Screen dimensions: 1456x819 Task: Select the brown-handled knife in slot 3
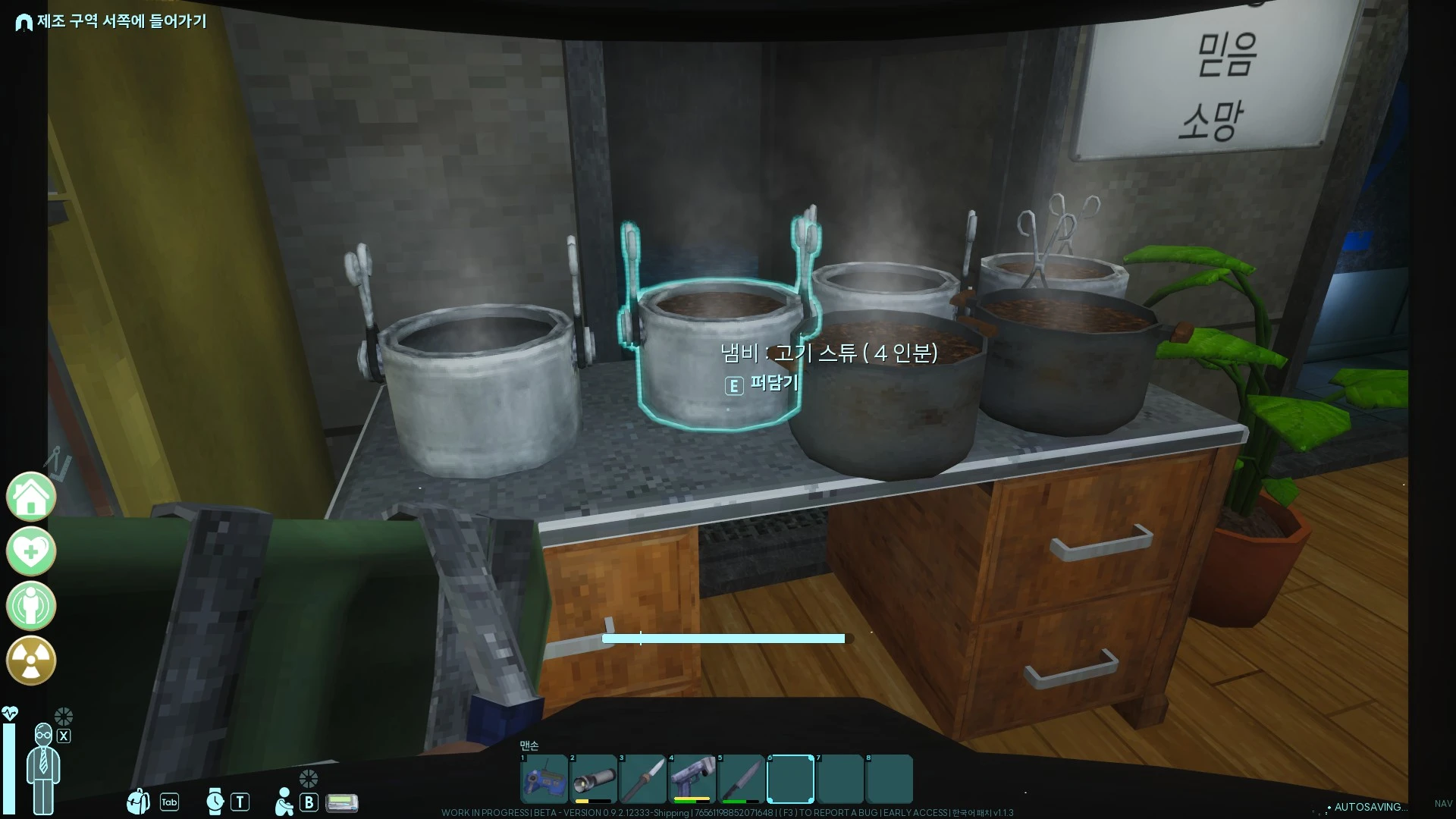(642, 779)
